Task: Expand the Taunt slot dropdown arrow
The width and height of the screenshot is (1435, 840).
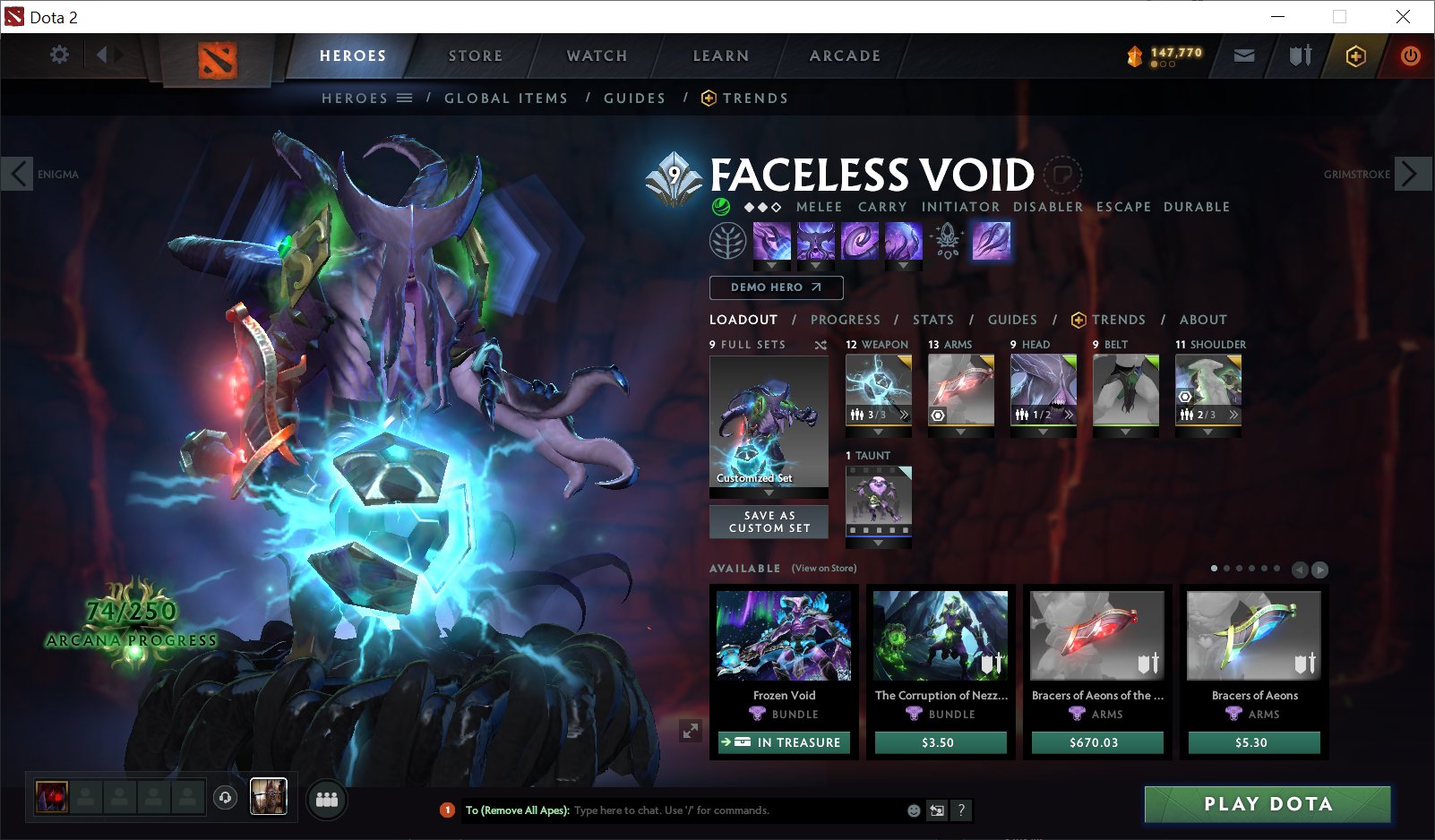Action: pyautogui.click(x=878, y=541)
